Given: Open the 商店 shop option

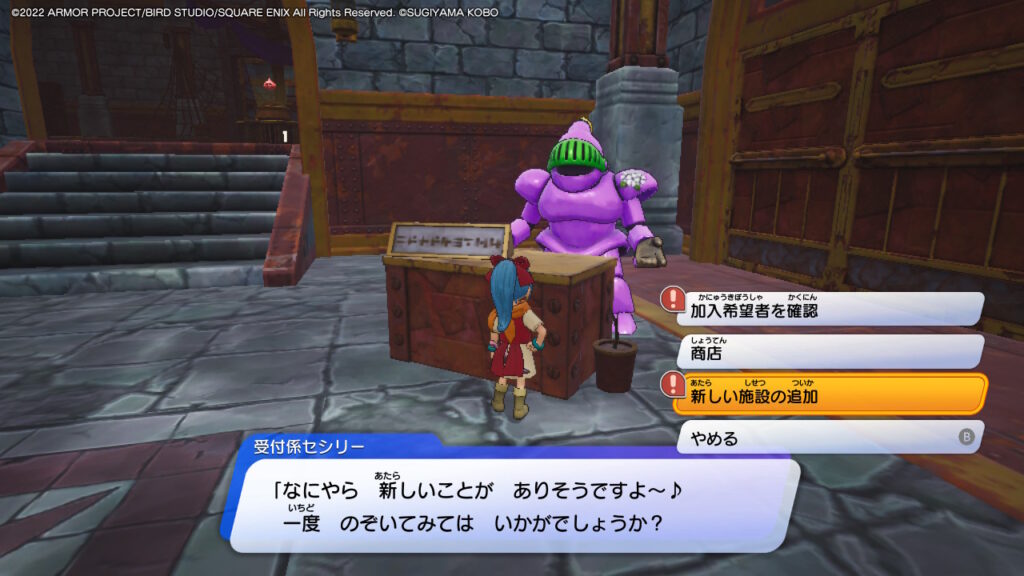Looking at the screenshot, I should pos(830,352).
